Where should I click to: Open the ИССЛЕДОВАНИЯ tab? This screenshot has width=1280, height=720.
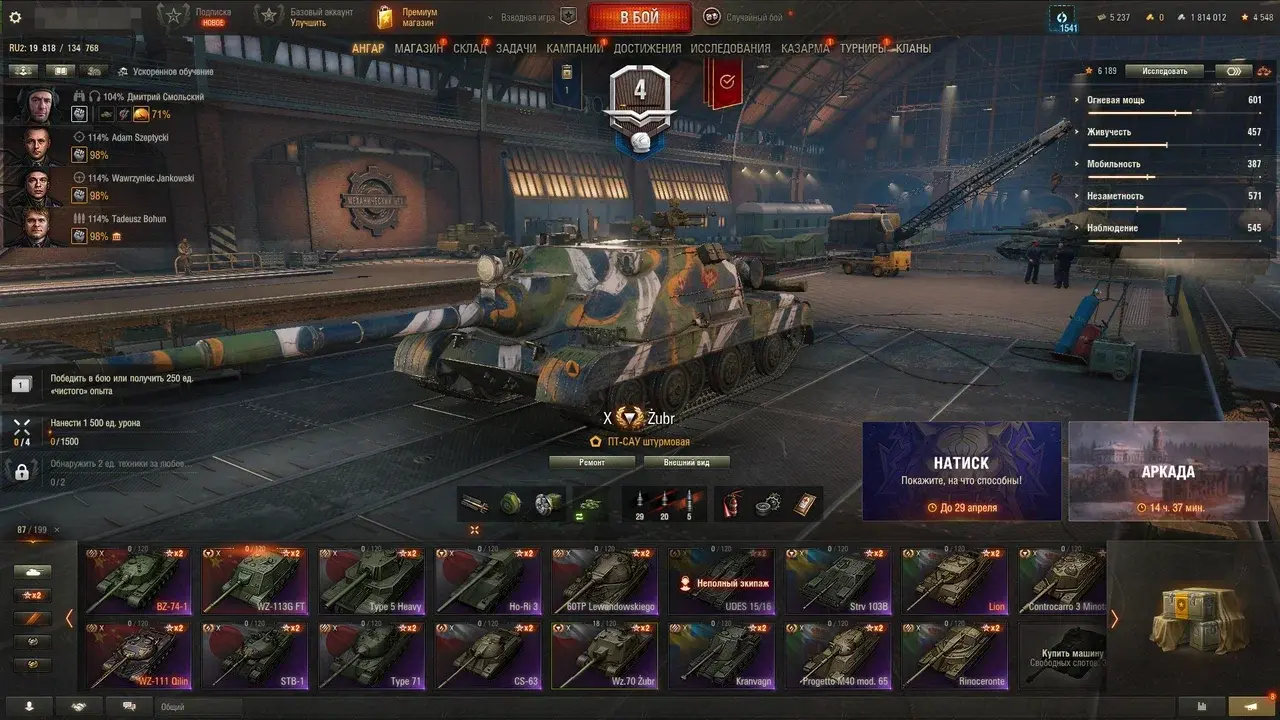click(x=730, y=48)
